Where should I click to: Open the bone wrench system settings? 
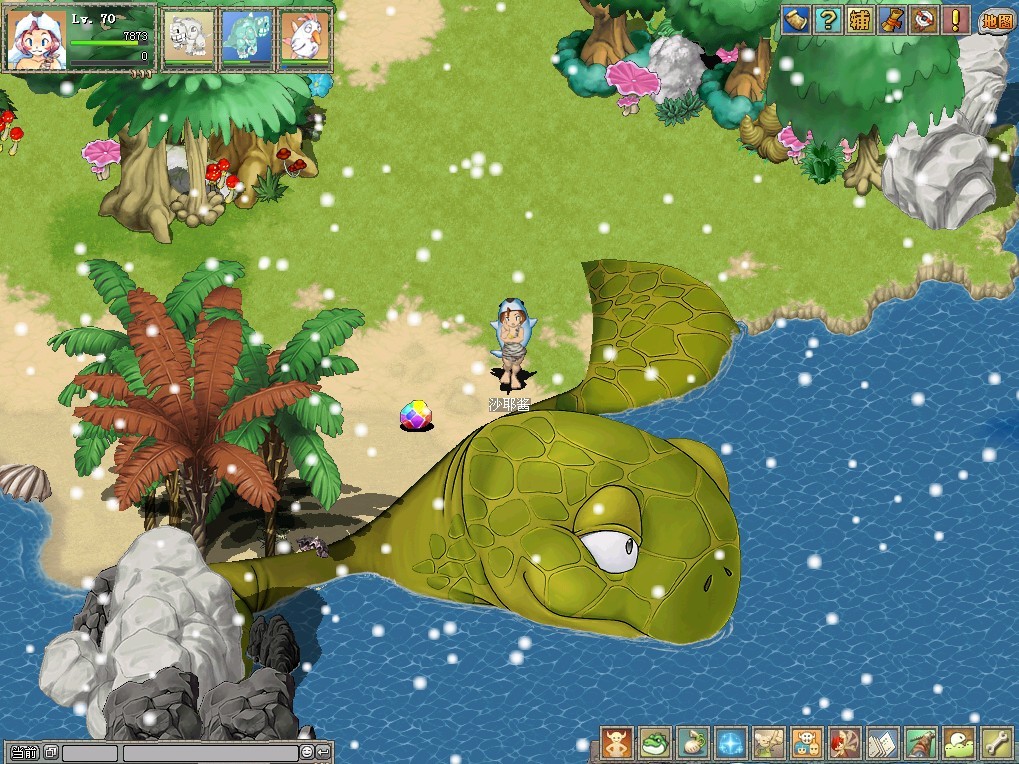pyautogui.click(x=996, y=743)
